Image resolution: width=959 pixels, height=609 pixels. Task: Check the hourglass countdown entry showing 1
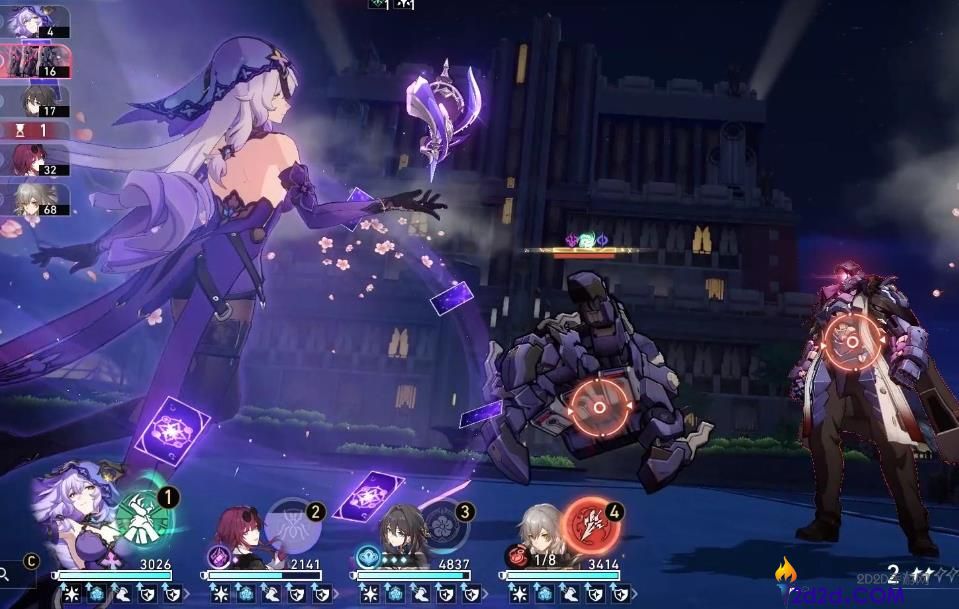(x=35, y=130)
